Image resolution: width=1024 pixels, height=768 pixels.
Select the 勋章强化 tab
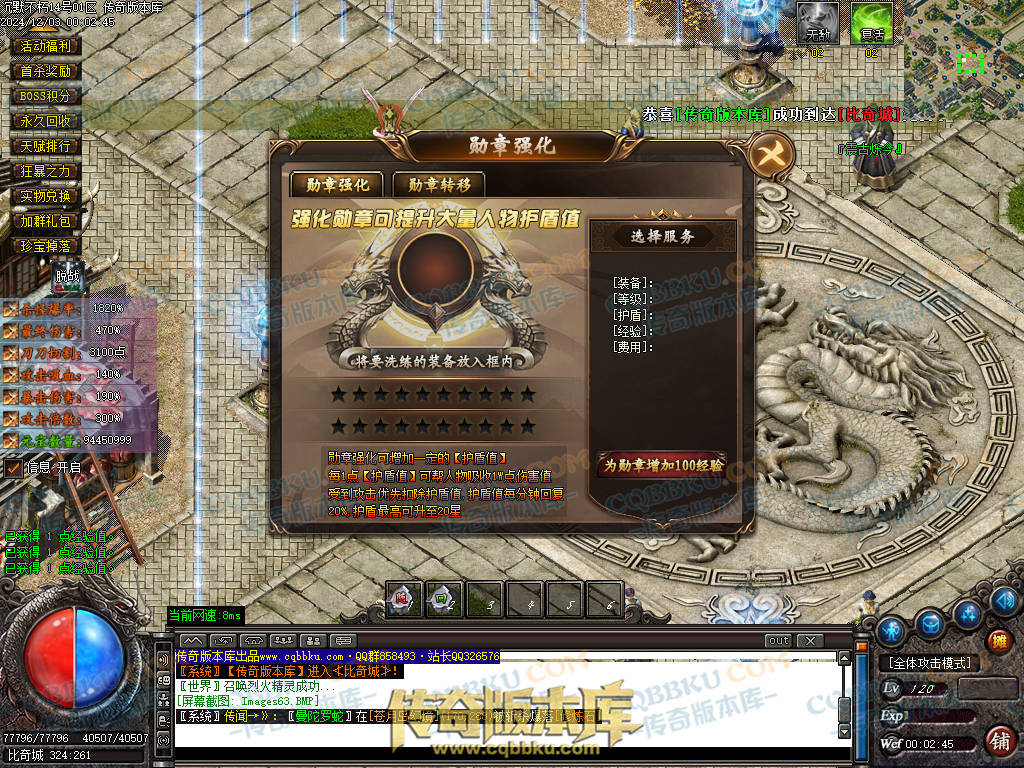click(337, 184)
